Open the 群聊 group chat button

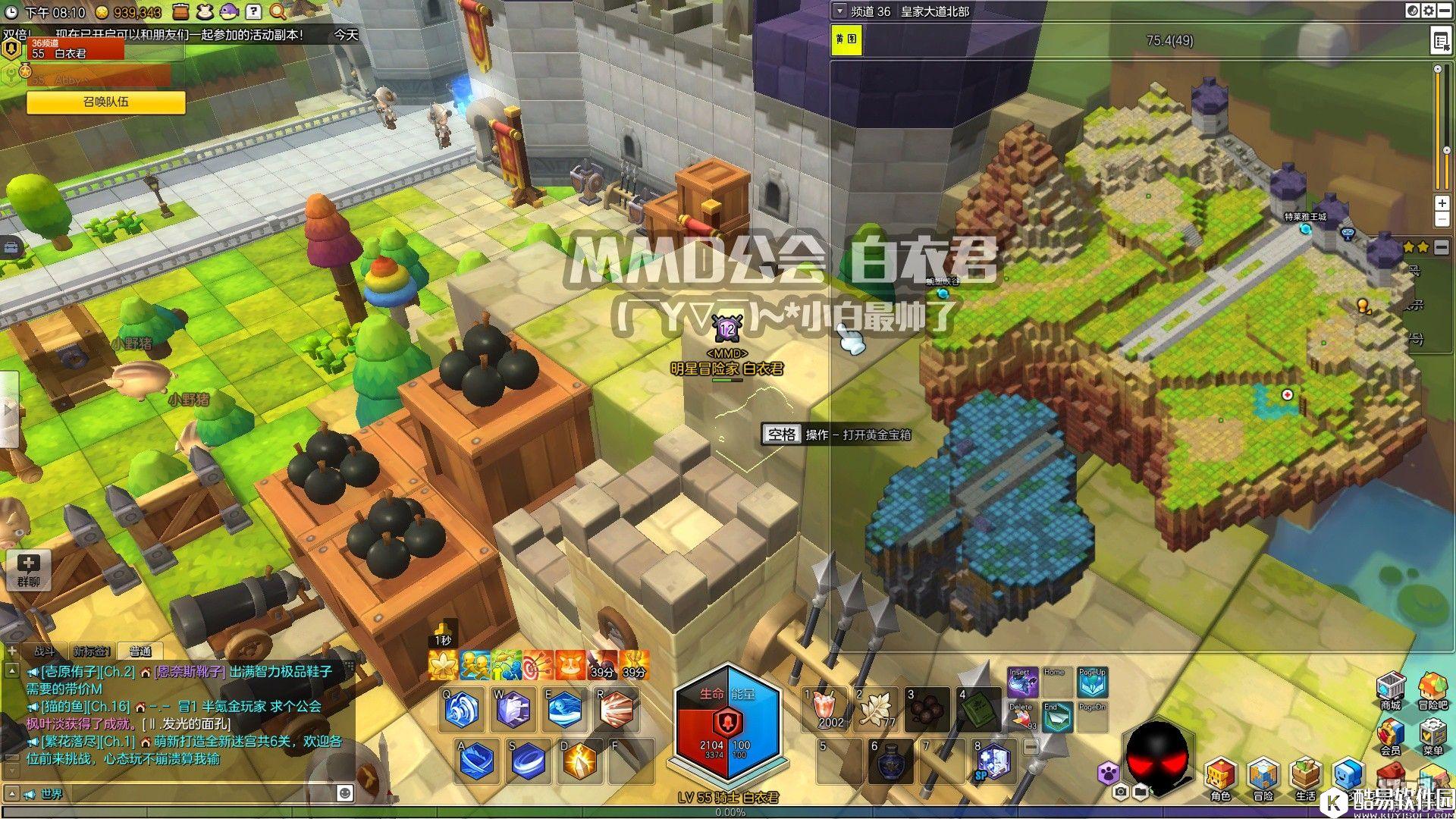tap(29, 570)
